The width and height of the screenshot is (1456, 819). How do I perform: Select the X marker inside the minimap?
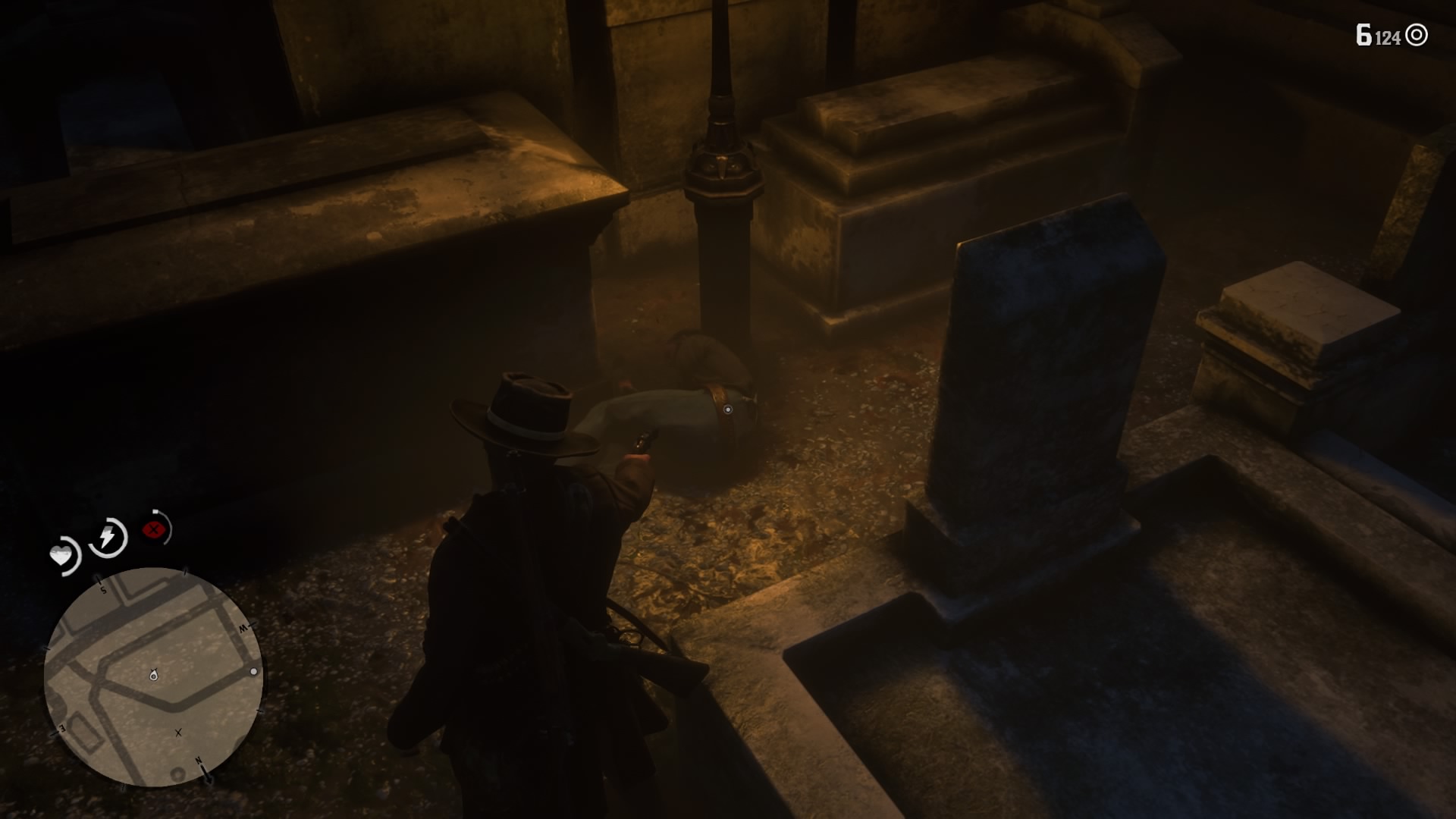click(x=178, y=733)
